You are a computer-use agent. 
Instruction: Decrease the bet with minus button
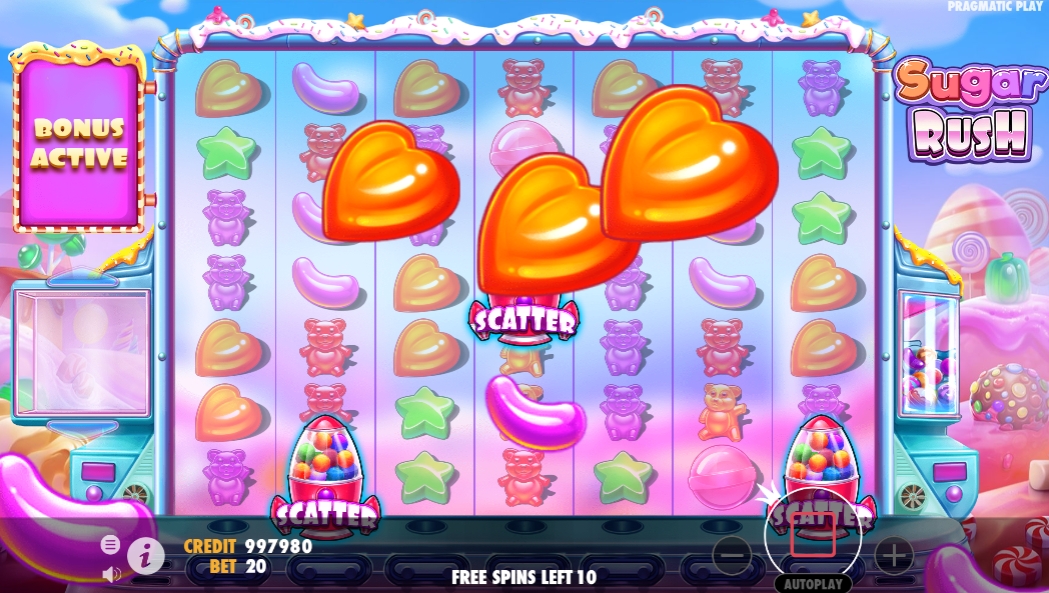(x=733, y=554)
